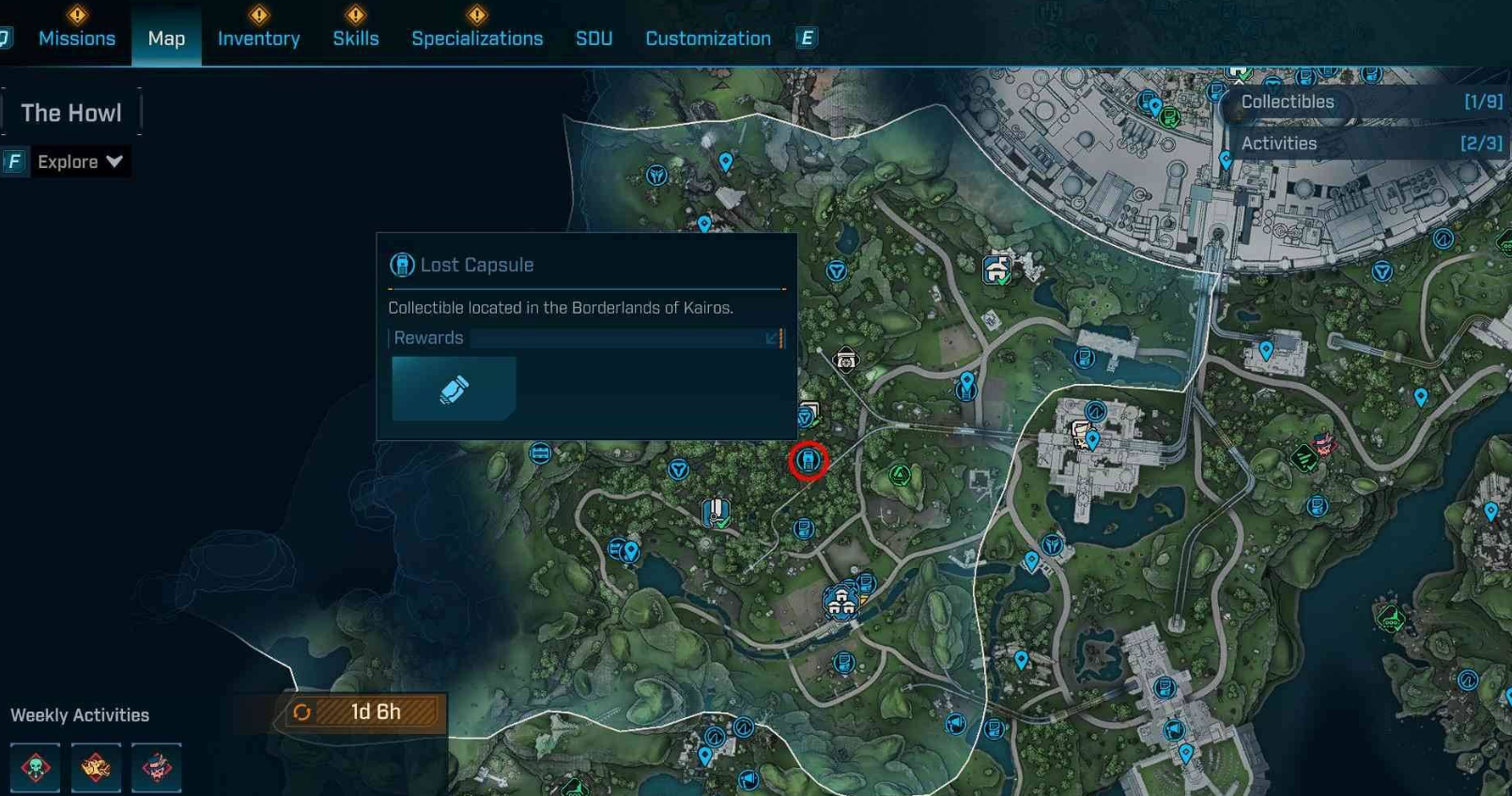Viewport: 1512px width, 796px height.
Task: Open the middle weekly activity icon
Action: (96, 768)
